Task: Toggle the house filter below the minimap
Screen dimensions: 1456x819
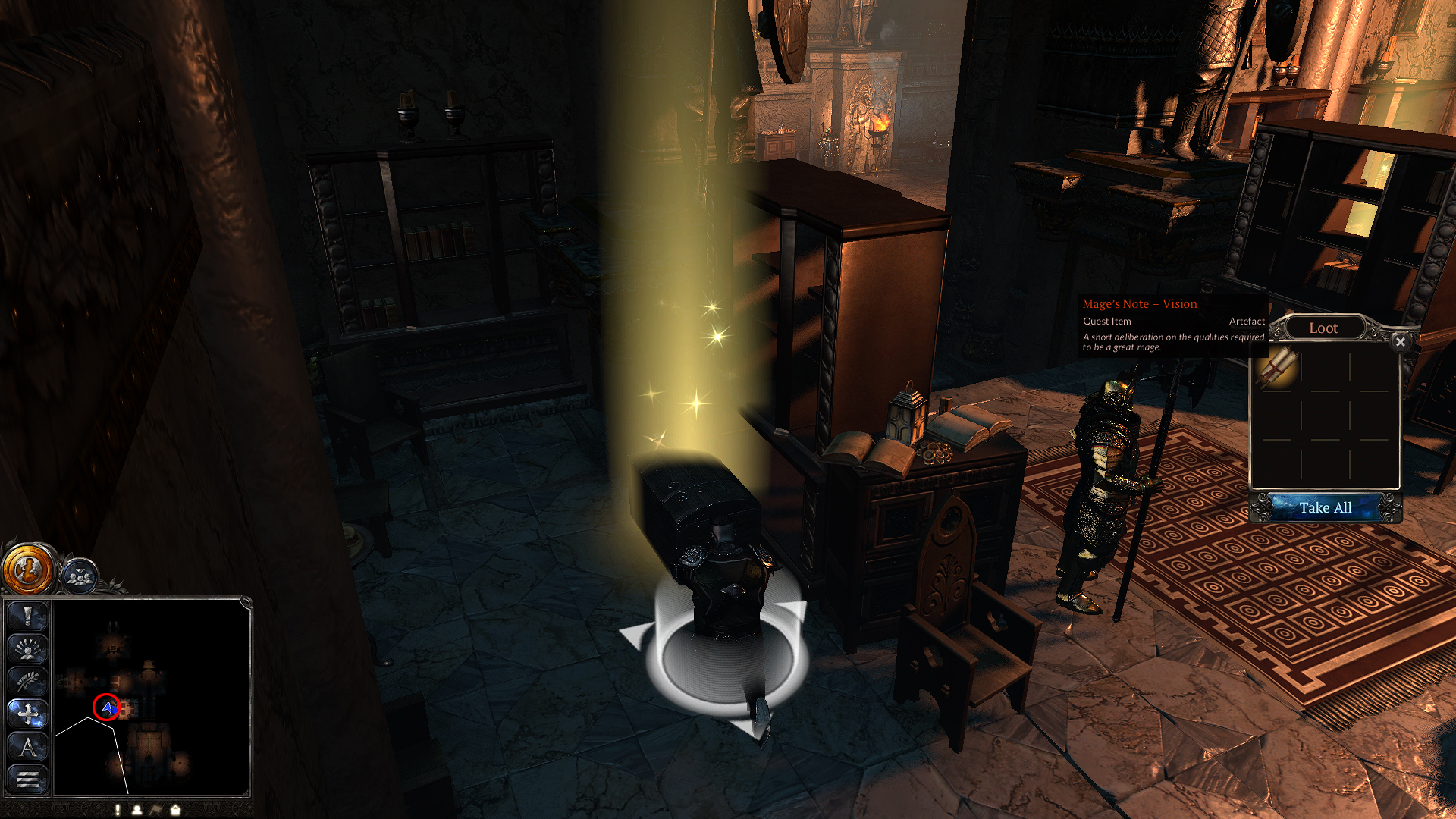Action: (x=175, y=810)
